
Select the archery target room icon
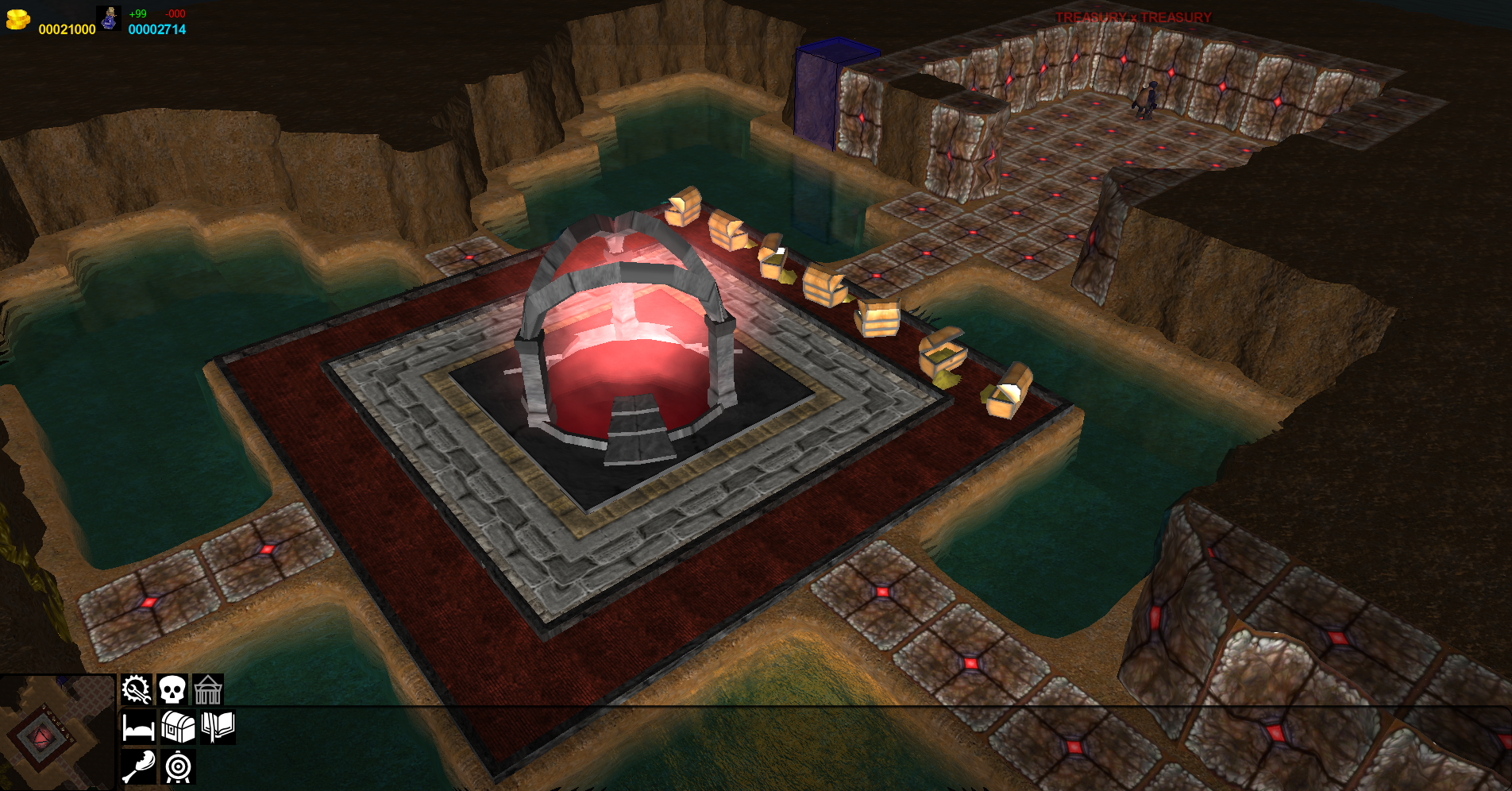pyautogui.click(x=178, y=766)
